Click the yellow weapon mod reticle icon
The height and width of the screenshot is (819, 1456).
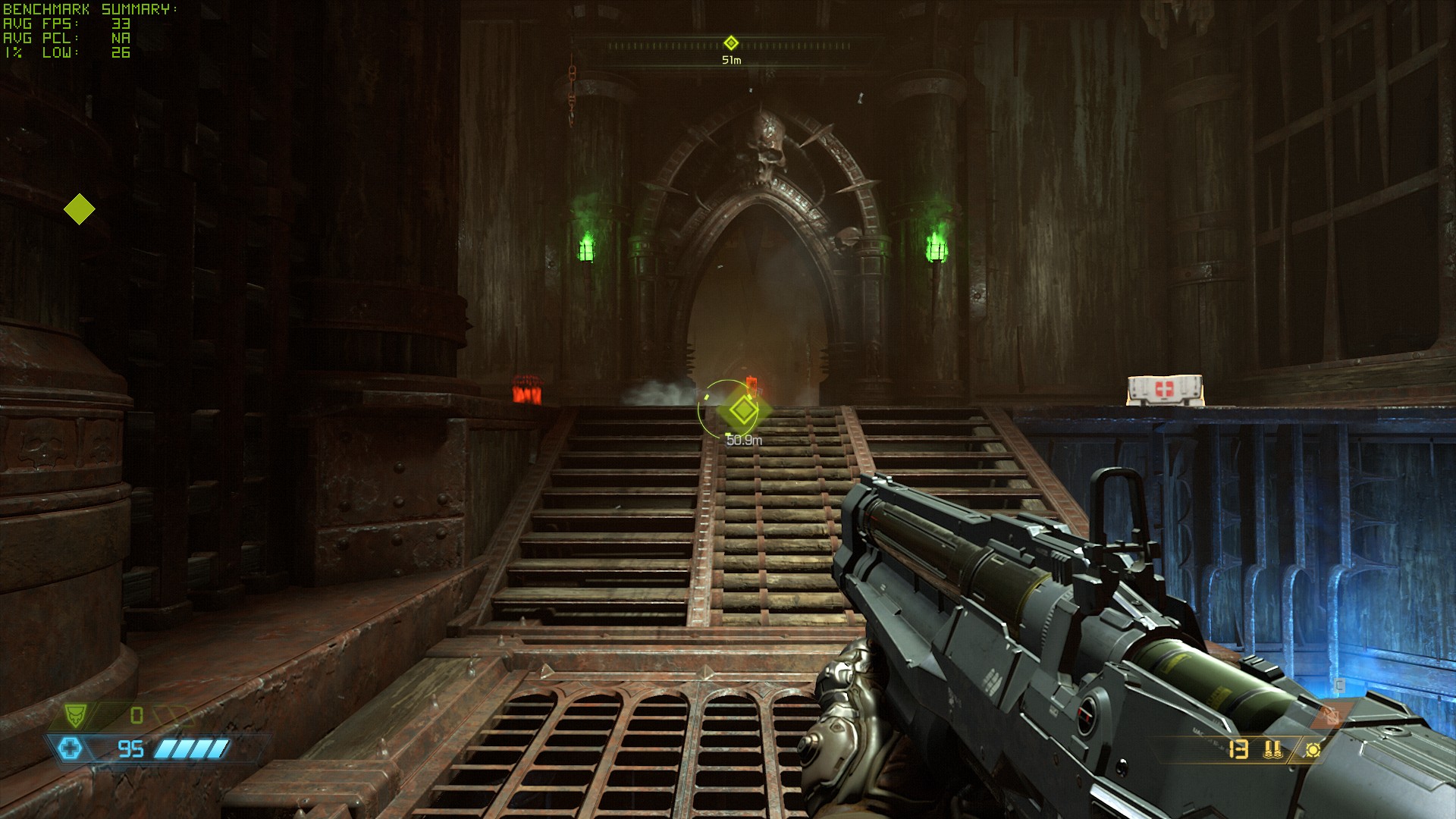point(1313,750)
